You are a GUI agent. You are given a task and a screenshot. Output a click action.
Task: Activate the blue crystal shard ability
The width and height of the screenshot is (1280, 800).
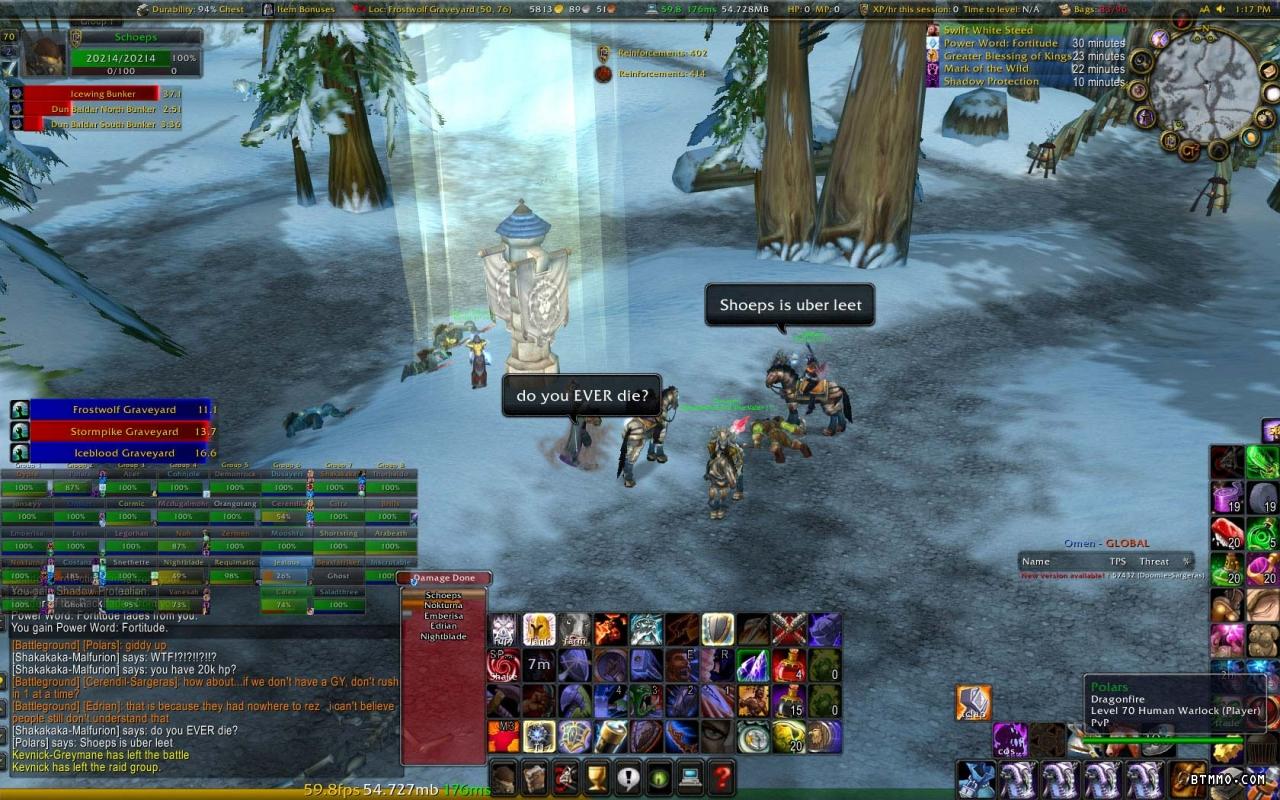pyautogui.click(x=754, y=665)
